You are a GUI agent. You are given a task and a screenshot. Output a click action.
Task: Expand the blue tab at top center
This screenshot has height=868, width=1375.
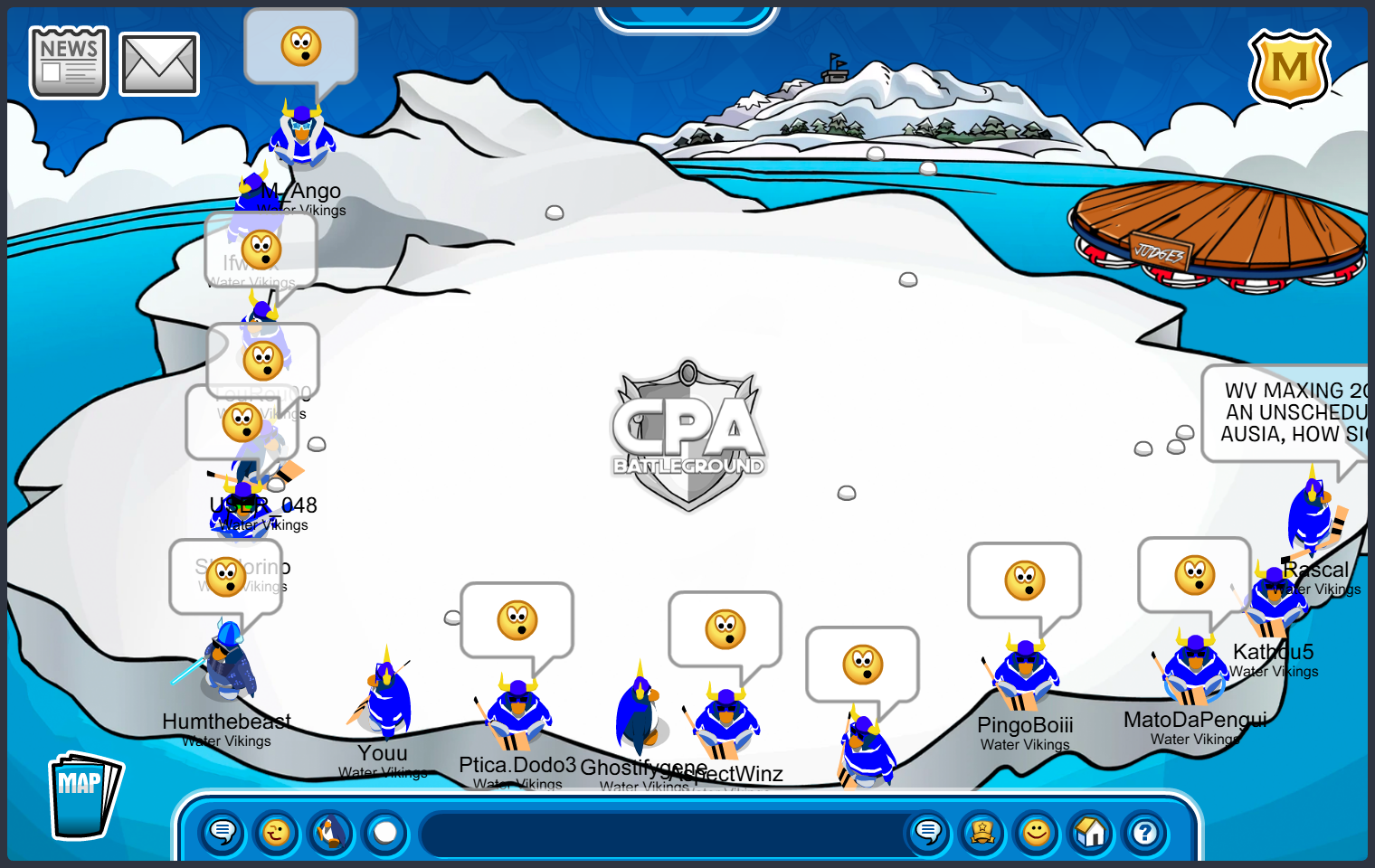[687, 16]
